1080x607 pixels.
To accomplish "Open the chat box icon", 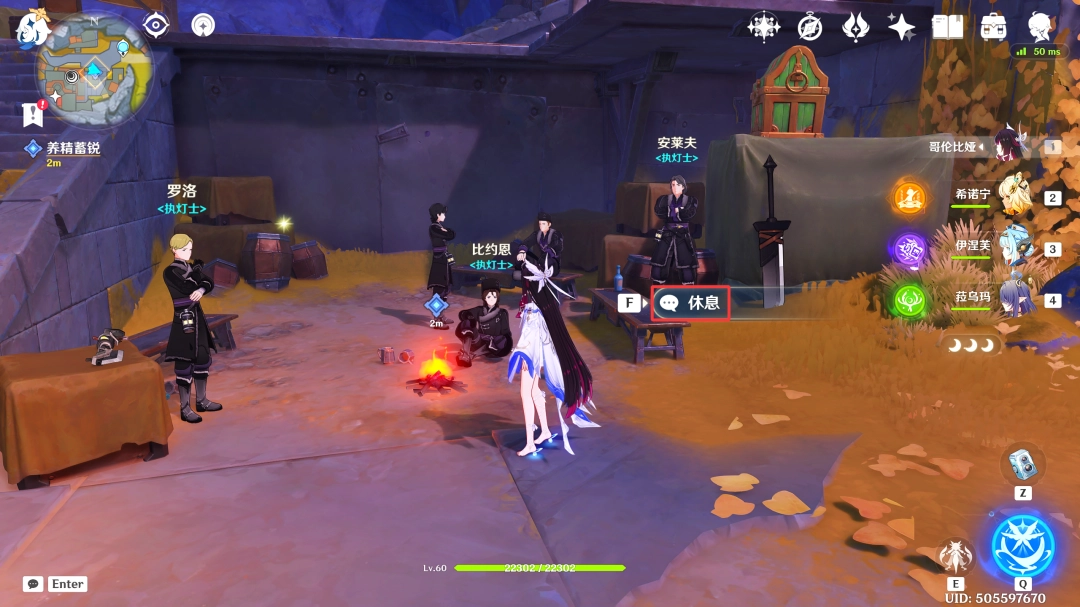I will coord(33,584).
